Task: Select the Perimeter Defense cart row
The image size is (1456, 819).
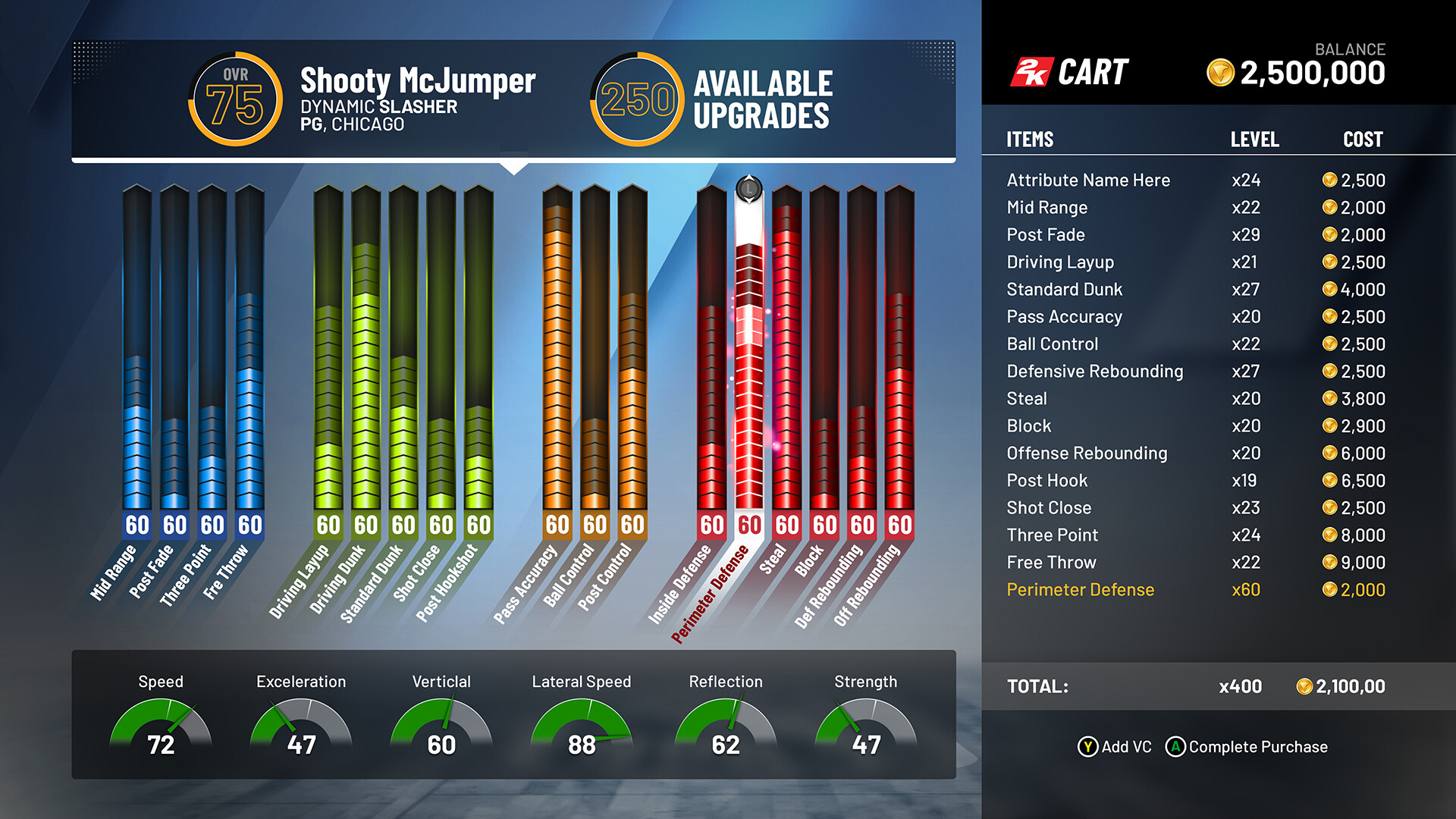Action: pos(1194,590)
